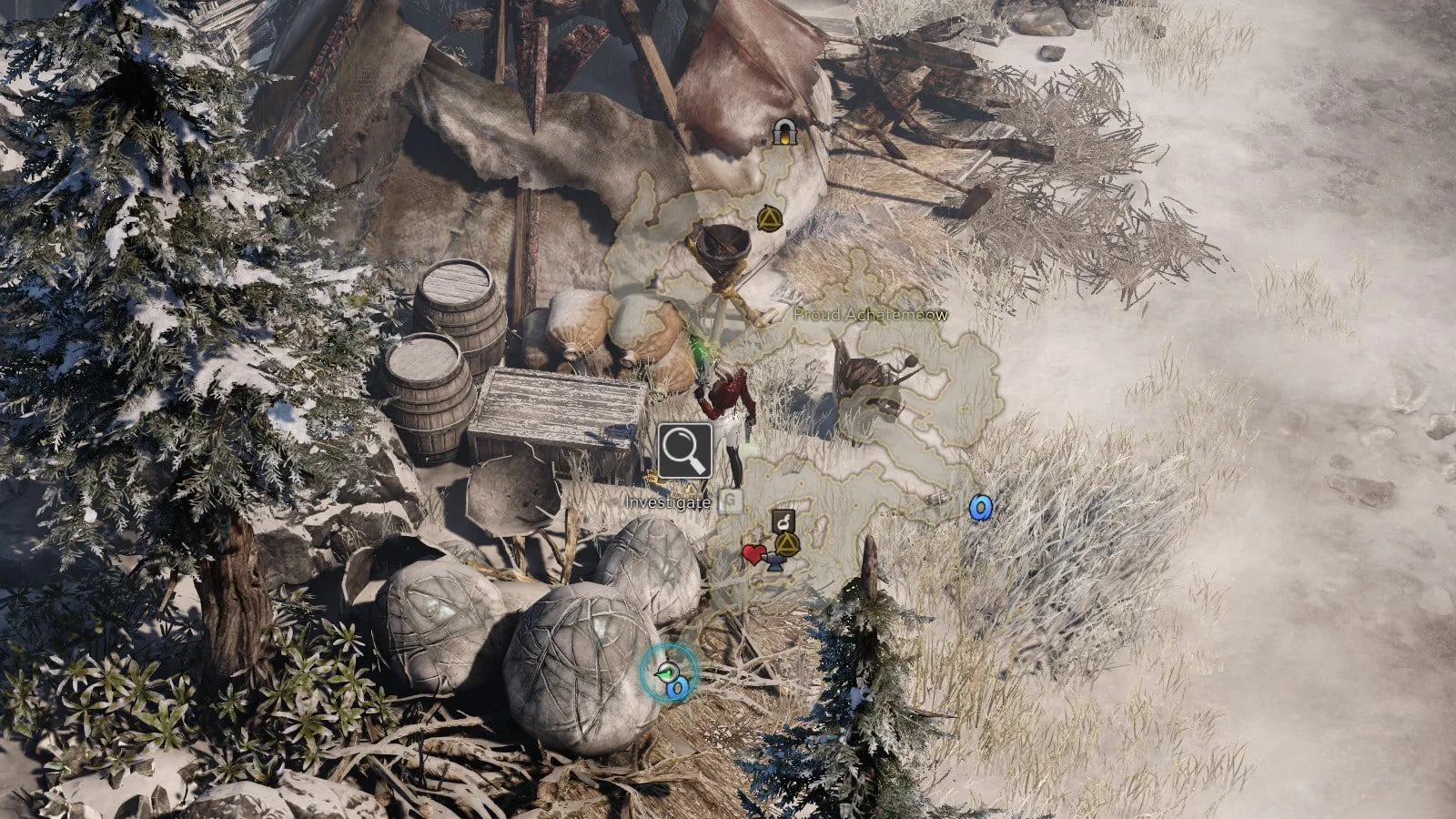Click the red heart map marker

(x=753, y=553)
